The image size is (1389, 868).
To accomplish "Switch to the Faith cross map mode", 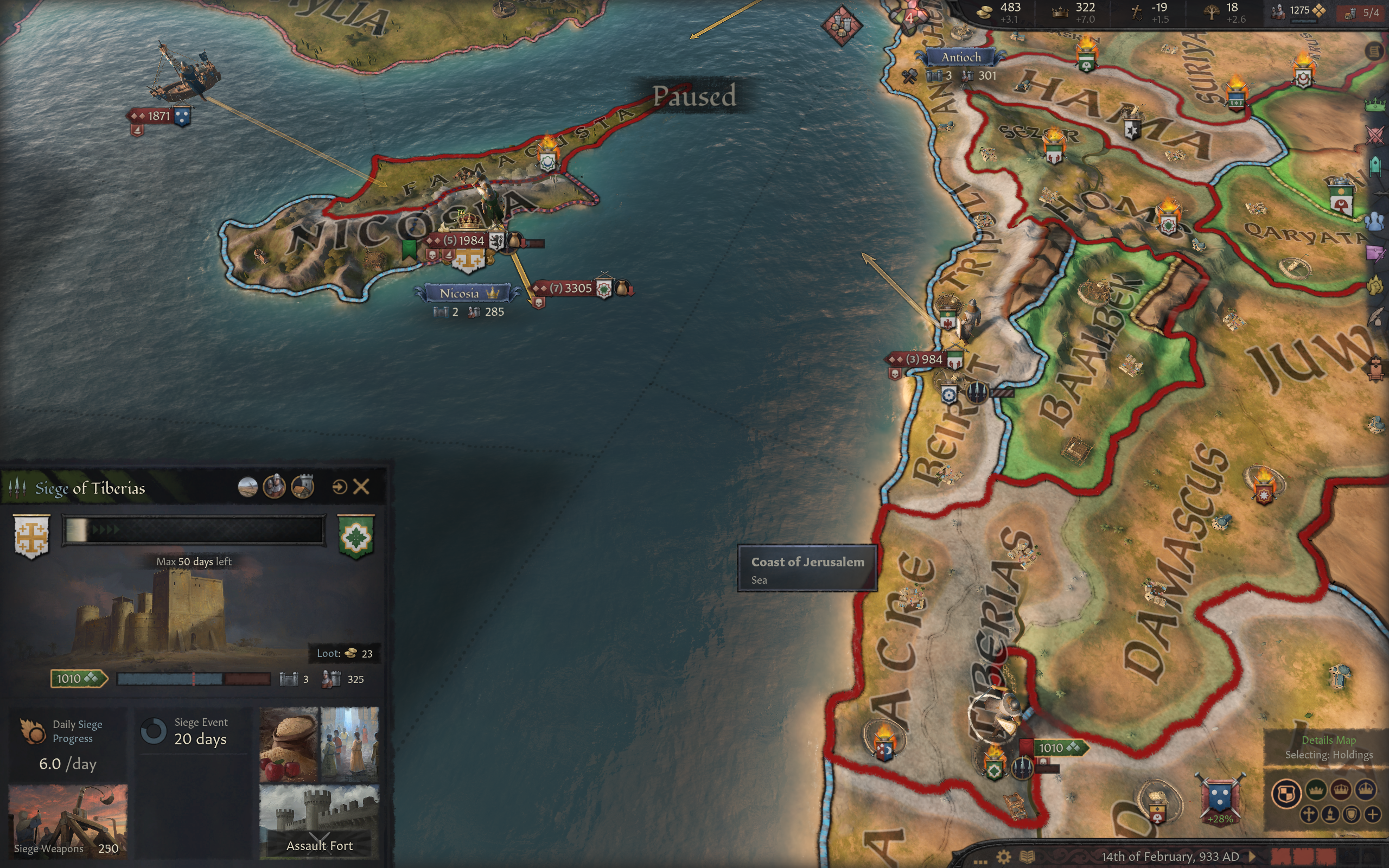I will tap(1309, 814).
